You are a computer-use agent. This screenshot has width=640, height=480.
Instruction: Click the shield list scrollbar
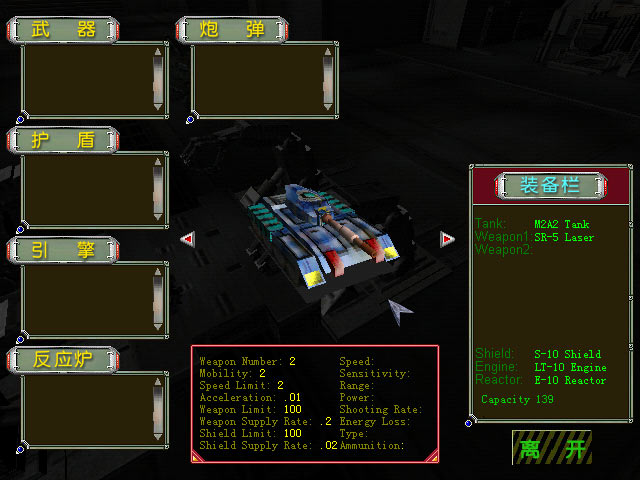[x=157, y=189]
